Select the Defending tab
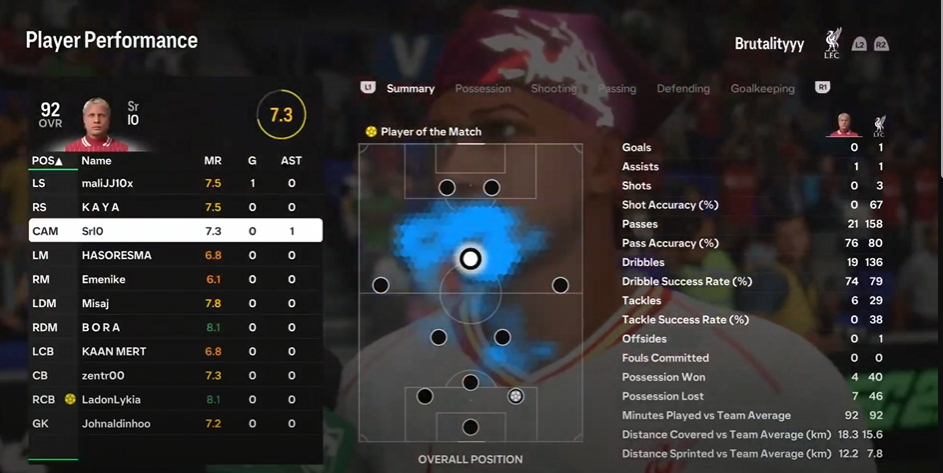The height and width of the screenshot is (473, 943). point(683,88)
